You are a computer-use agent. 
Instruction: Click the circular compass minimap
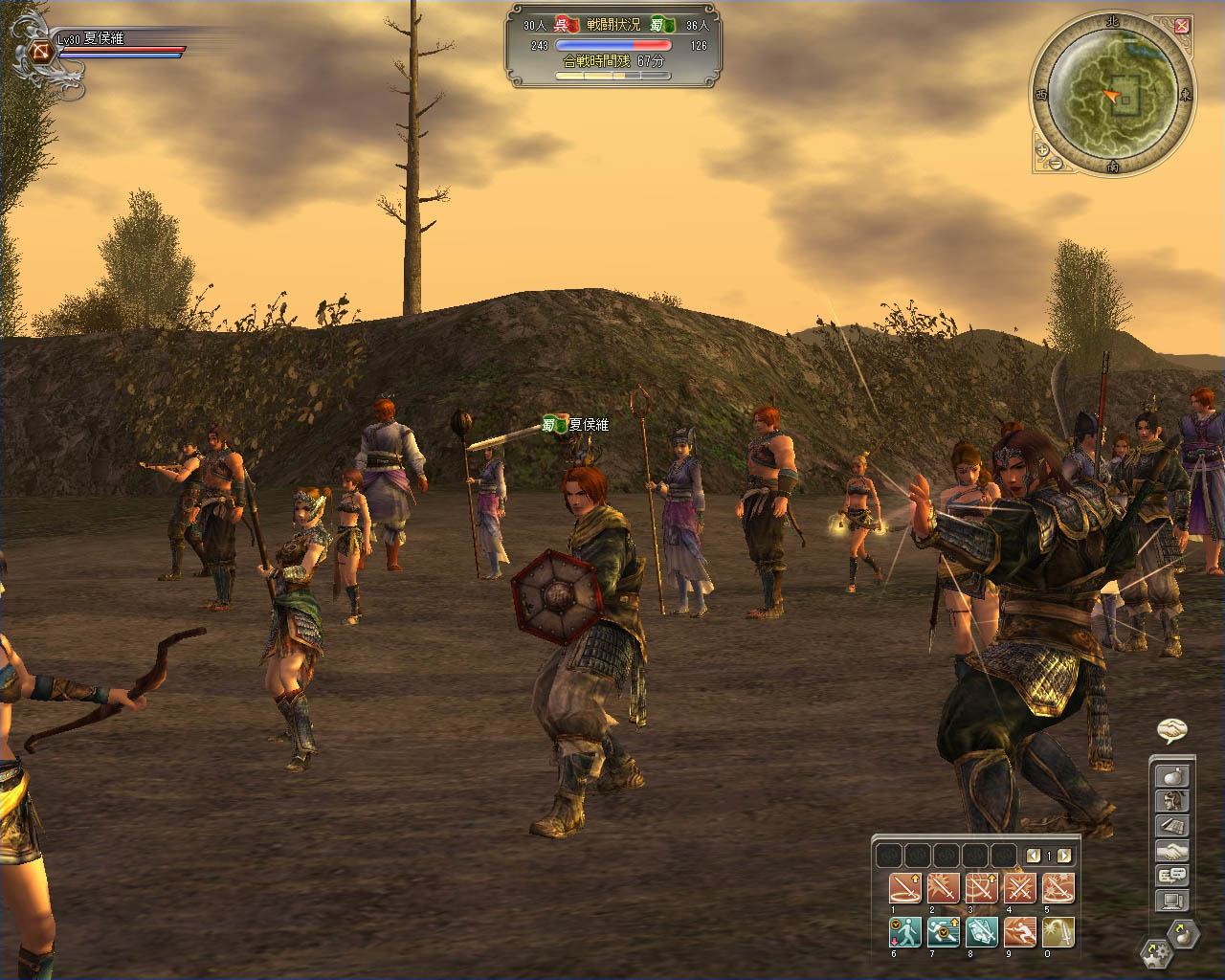tap(1112, 95)
